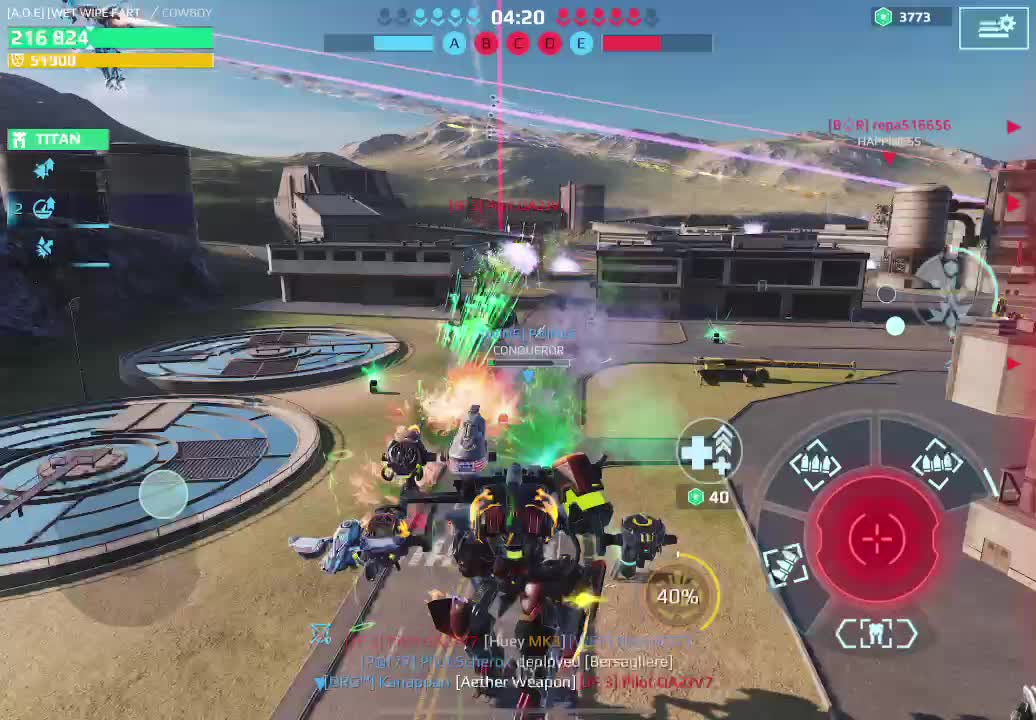This screenshot has width=1036, height=720.
Task: Tap the virtual movement joystick
Action: pos(163,493)
